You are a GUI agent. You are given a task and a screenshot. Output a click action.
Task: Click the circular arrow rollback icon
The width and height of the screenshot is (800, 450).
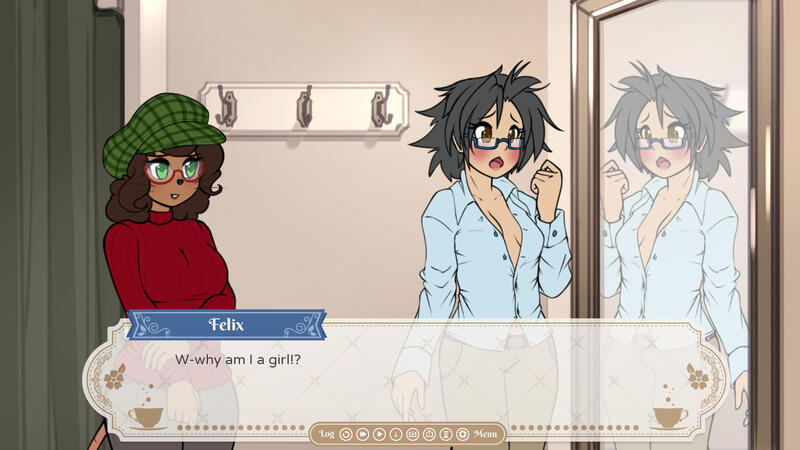pos(346,434)
